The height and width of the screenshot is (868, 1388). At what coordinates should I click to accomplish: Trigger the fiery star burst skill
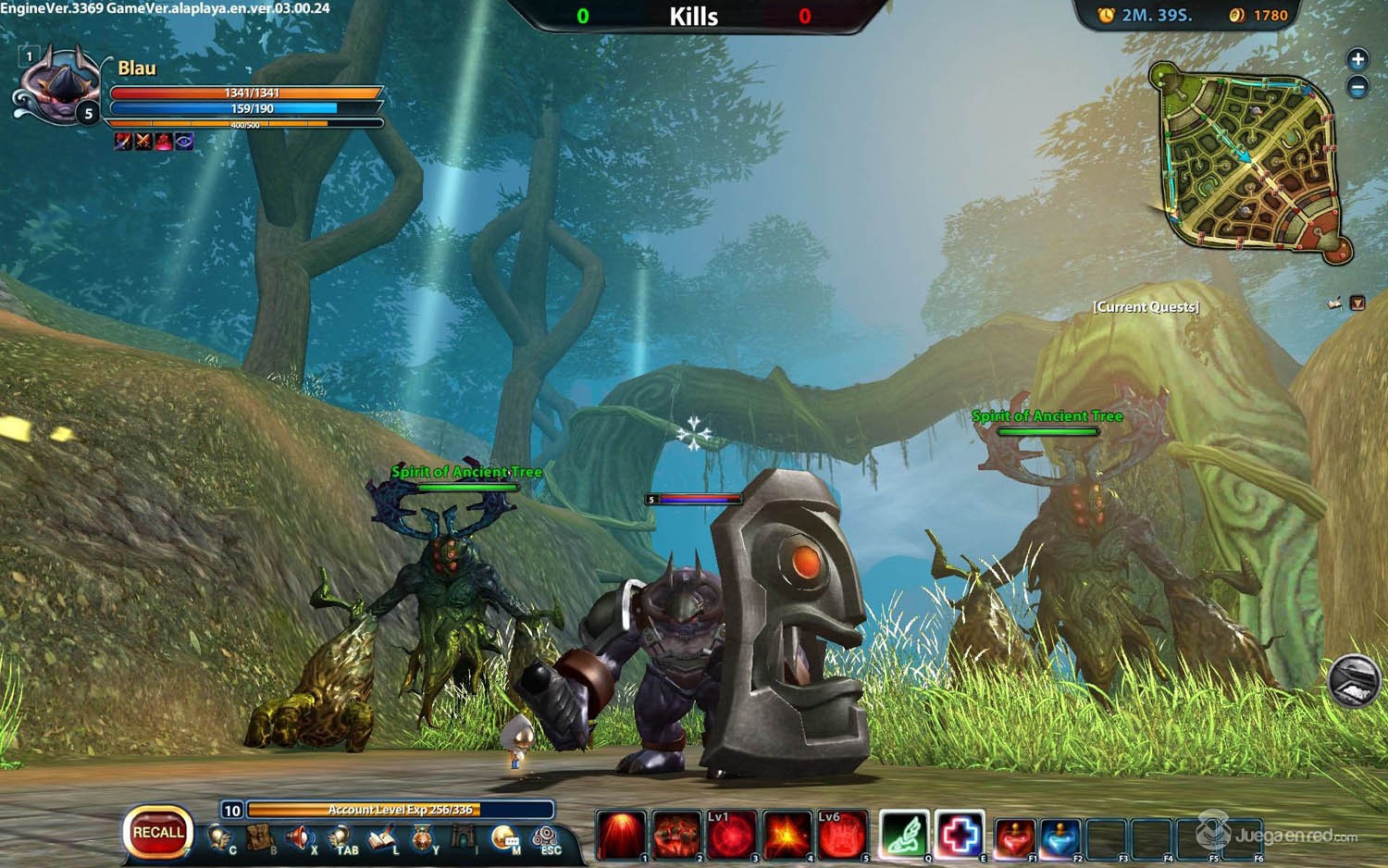pyautogui.click(x=787, y=835)
